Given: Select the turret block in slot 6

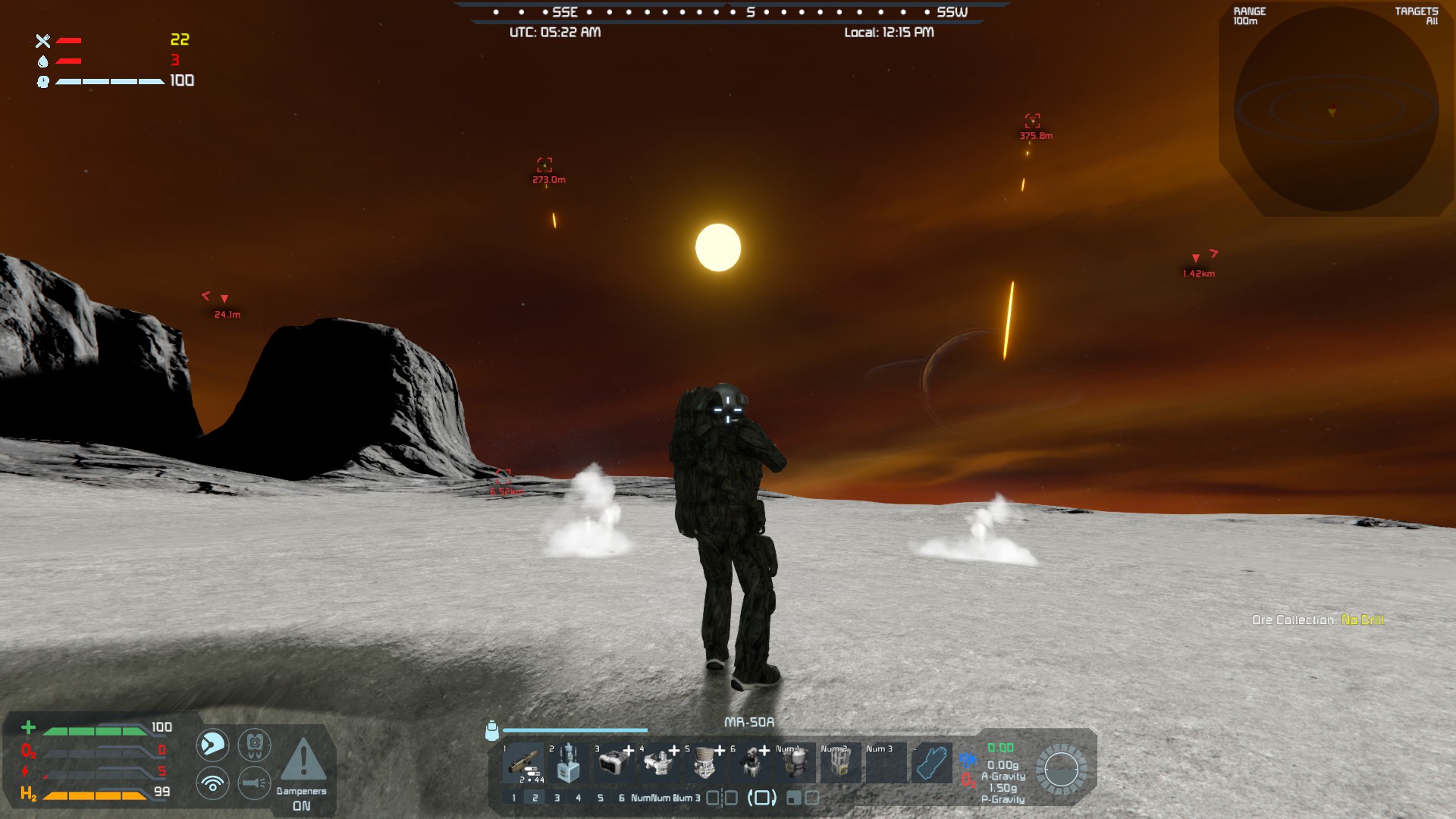Looking at the screenshot, I should click(x=750, y=764).
